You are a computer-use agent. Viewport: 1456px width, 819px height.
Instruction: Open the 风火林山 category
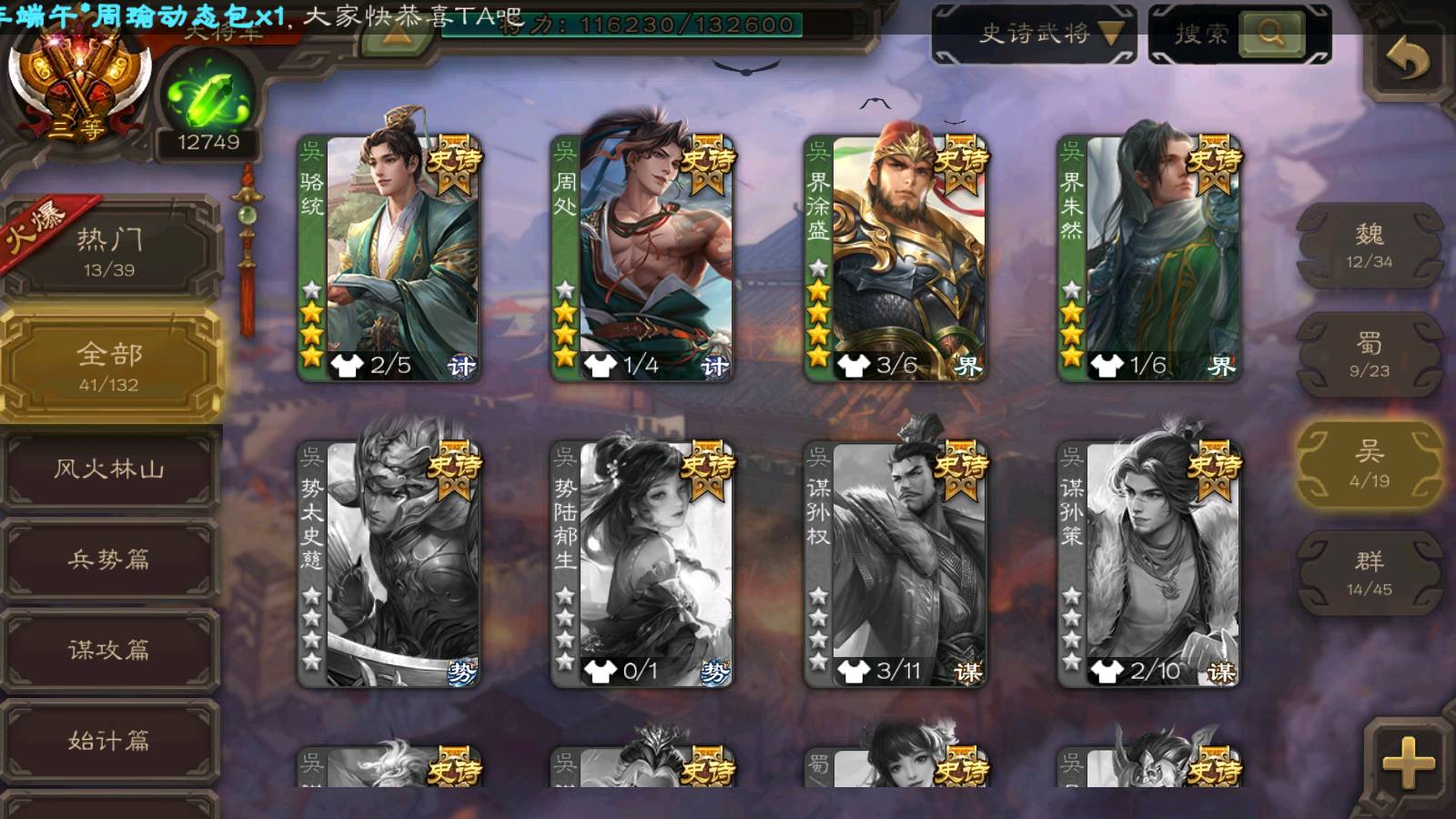click(109, 470)
